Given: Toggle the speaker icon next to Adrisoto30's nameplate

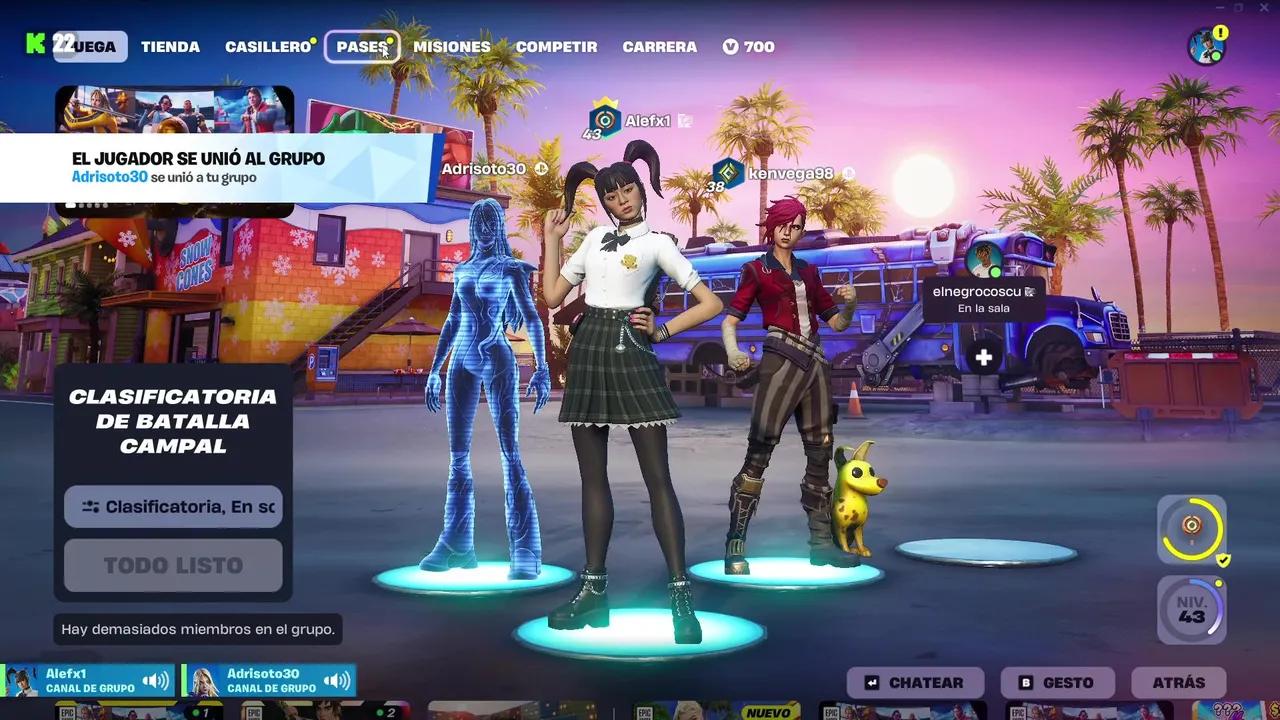Looking at the screenshot, I should 337,678.
